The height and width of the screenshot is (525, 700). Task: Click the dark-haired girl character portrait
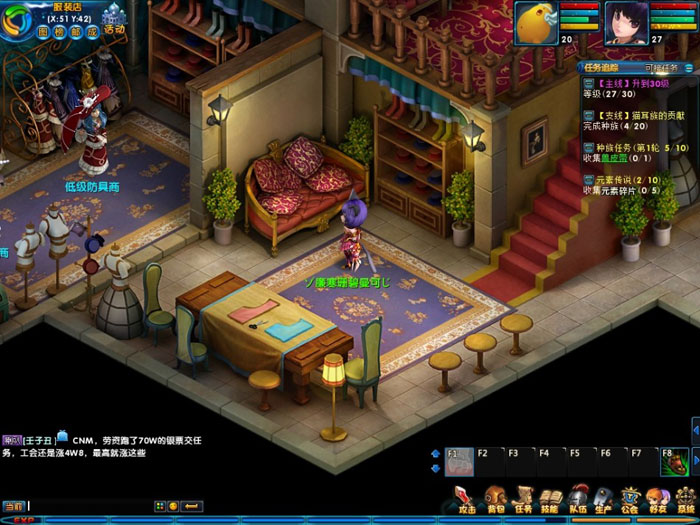click(x=626, y=22)
